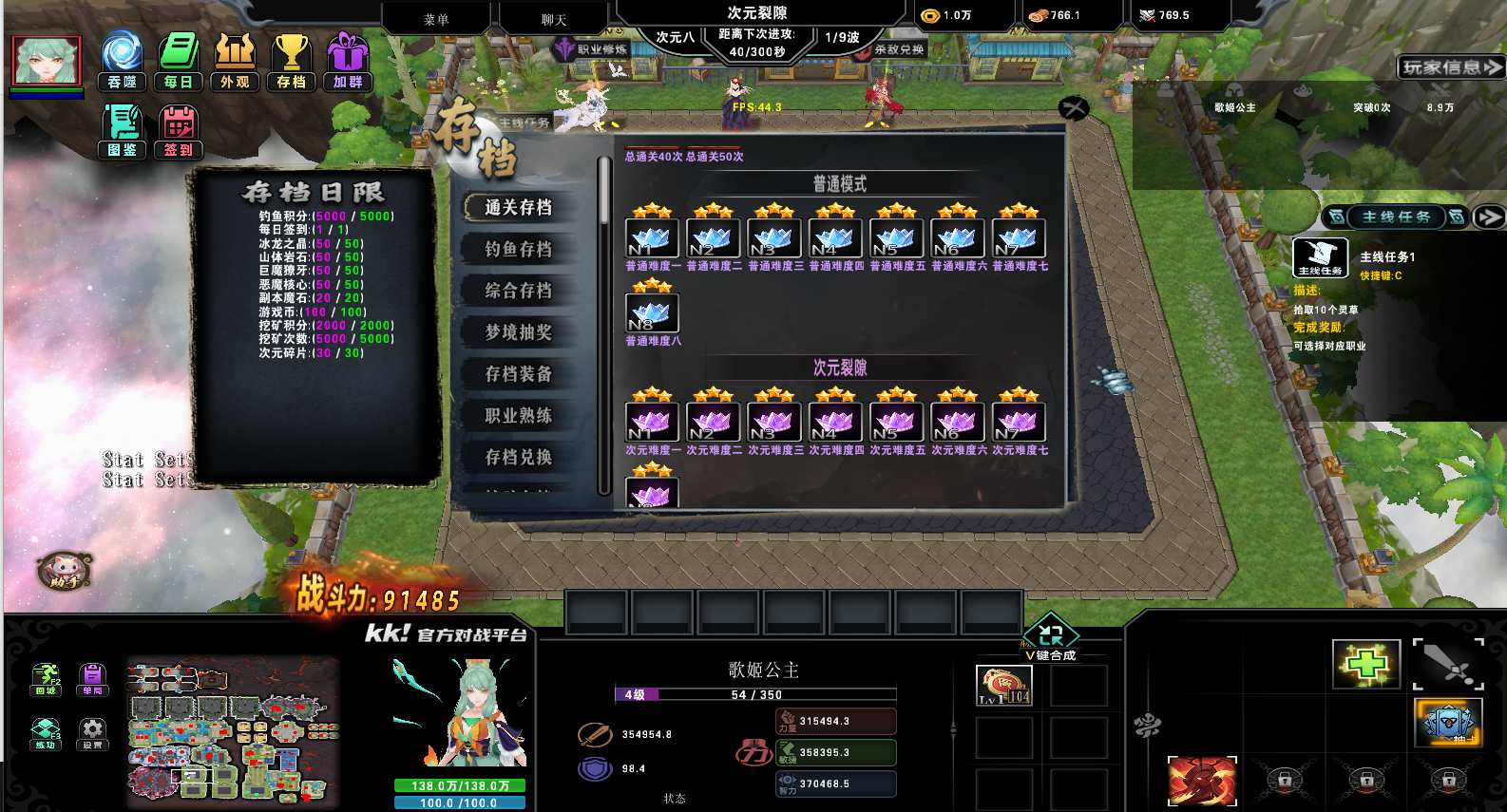Viewport: 1507px width, 812px height.
Task: Select 次元难度三 N3 purple crystal tile
Action: pyautogui.click(x=774, y=422)
